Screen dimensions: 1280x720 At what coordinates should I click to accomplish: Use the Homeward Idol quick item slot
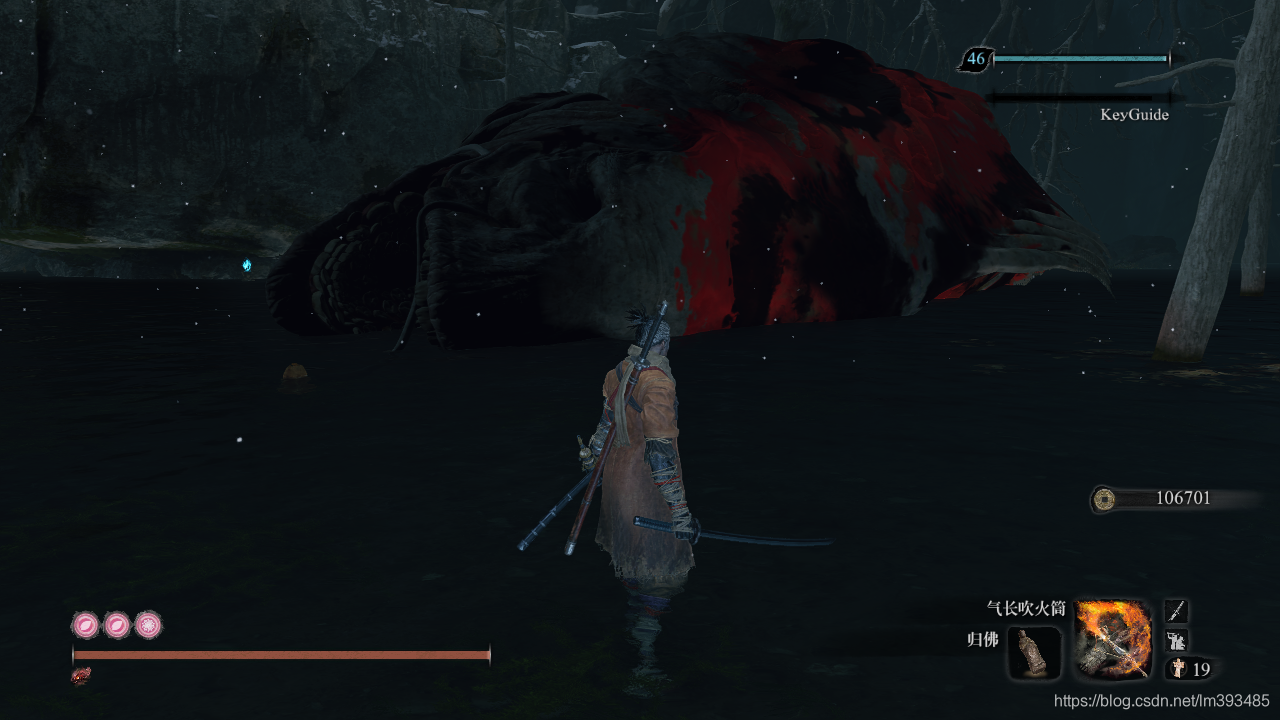click(1034, 653)
